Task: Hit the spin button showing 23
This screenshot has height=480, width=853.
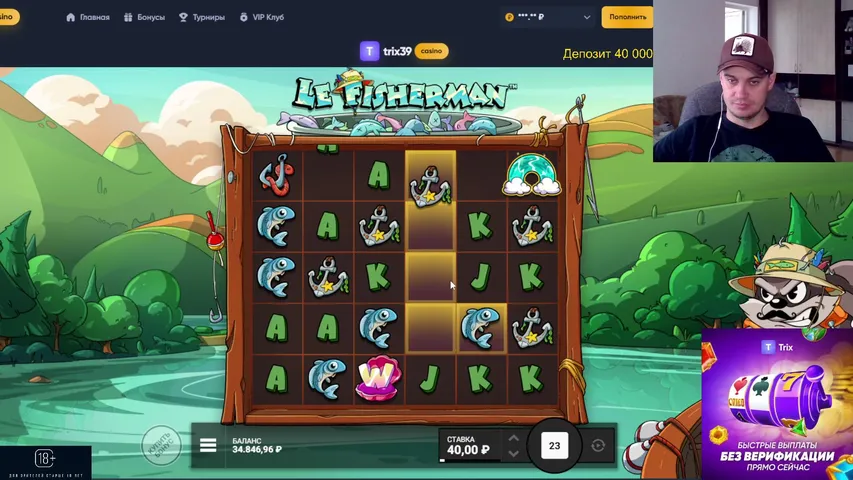Action: click(x=554, y=446)
